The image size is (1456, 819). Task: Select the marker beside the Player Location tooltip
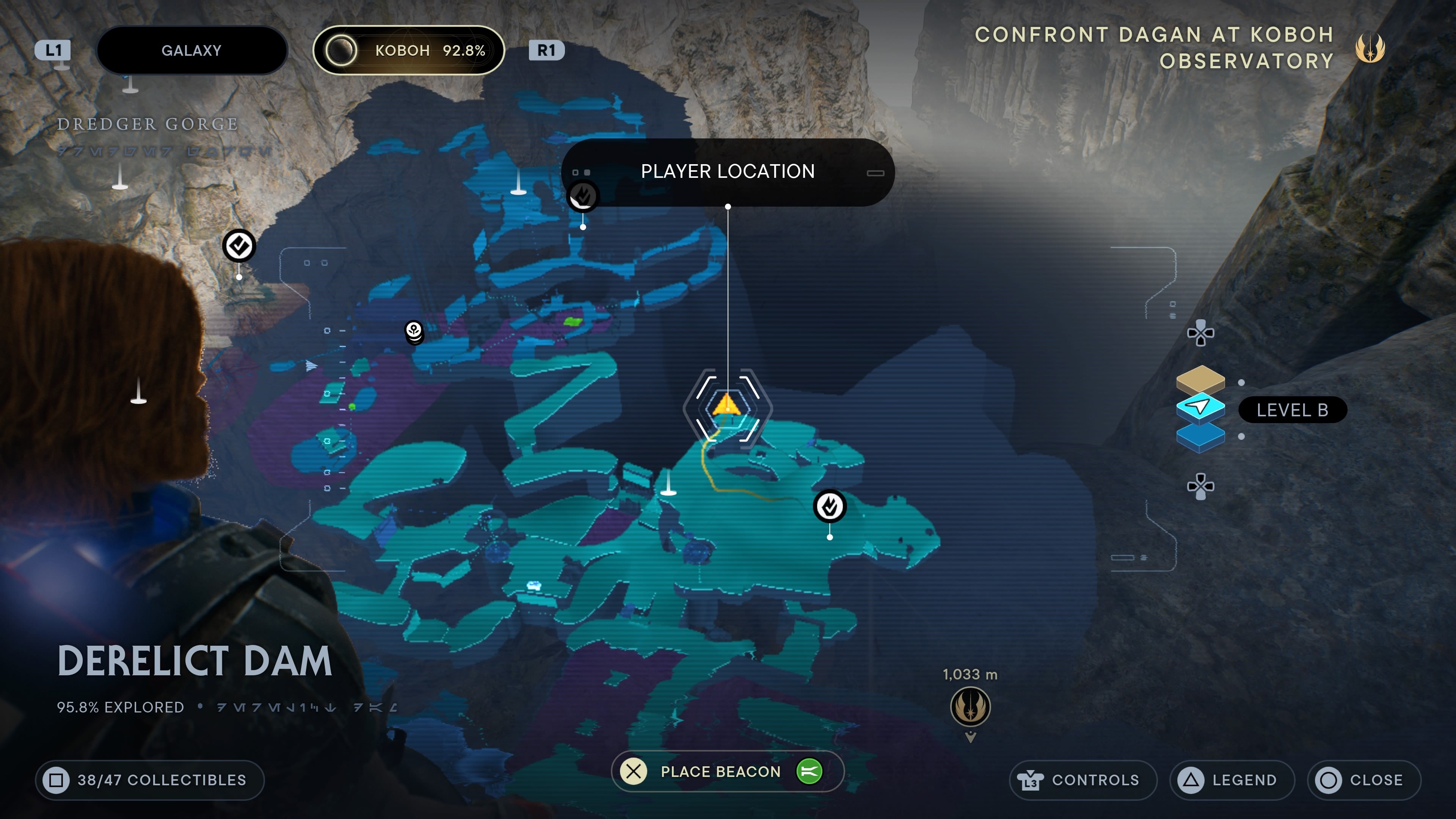tap(582, 197)
